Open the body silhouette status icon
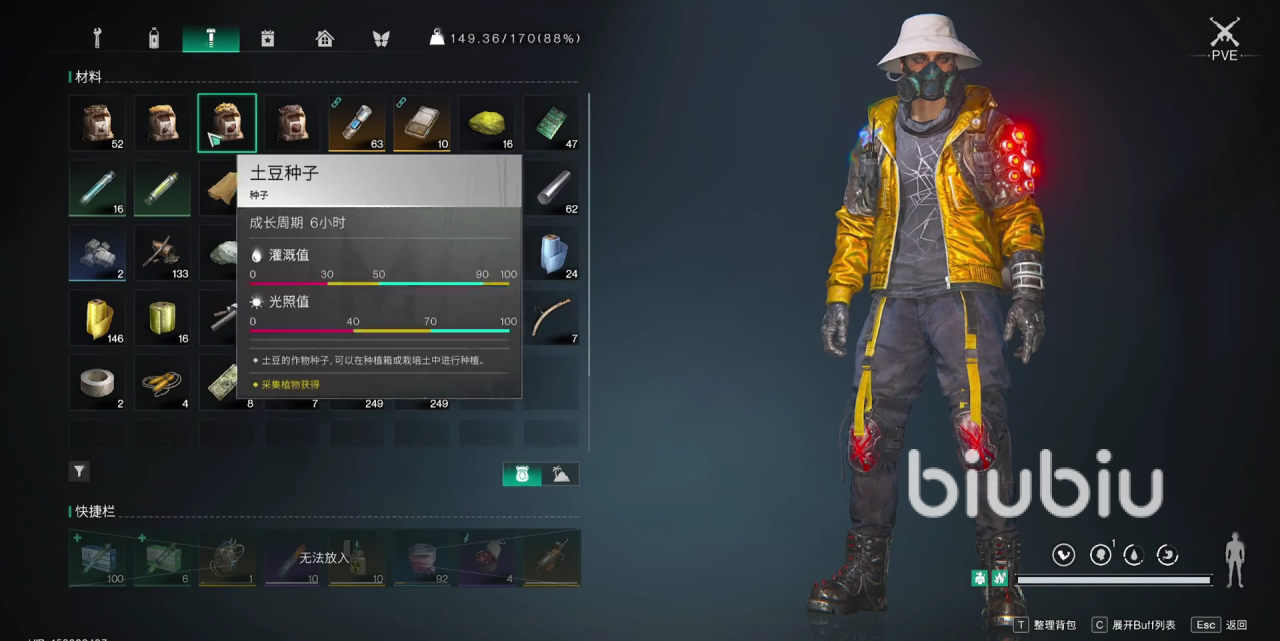The height and width of the screenshot is (641, 1280). tap(1236, 560)
